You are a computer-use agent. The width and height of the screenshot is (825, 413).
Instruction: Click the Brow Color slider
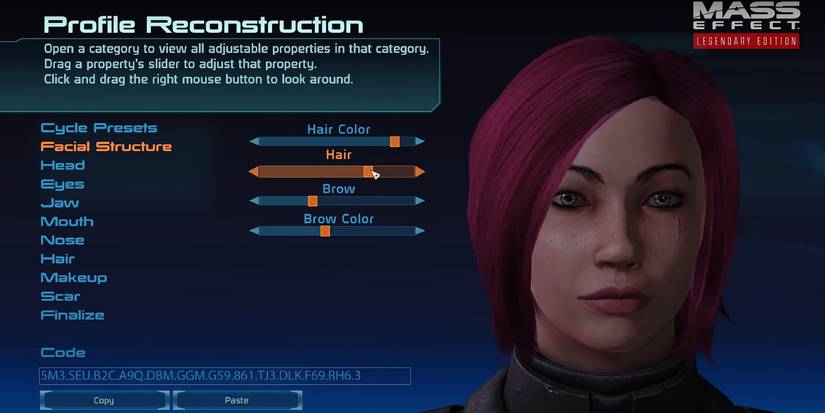pos(336,231)
